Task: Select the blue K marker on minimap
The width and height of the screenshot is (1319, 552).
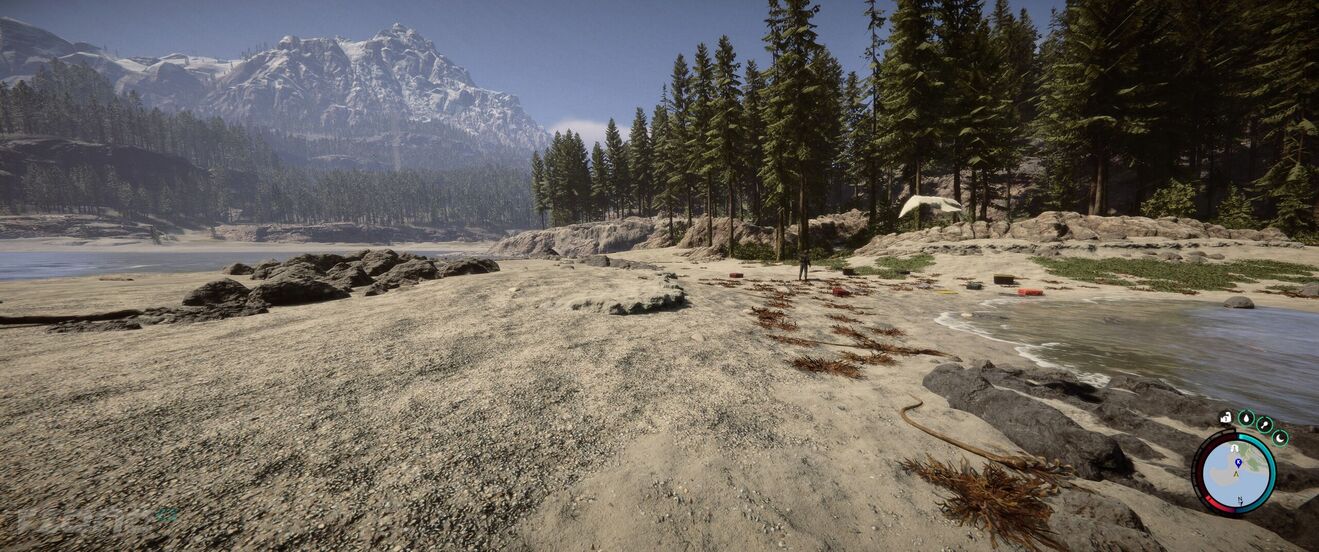Action: point(1237,462)
